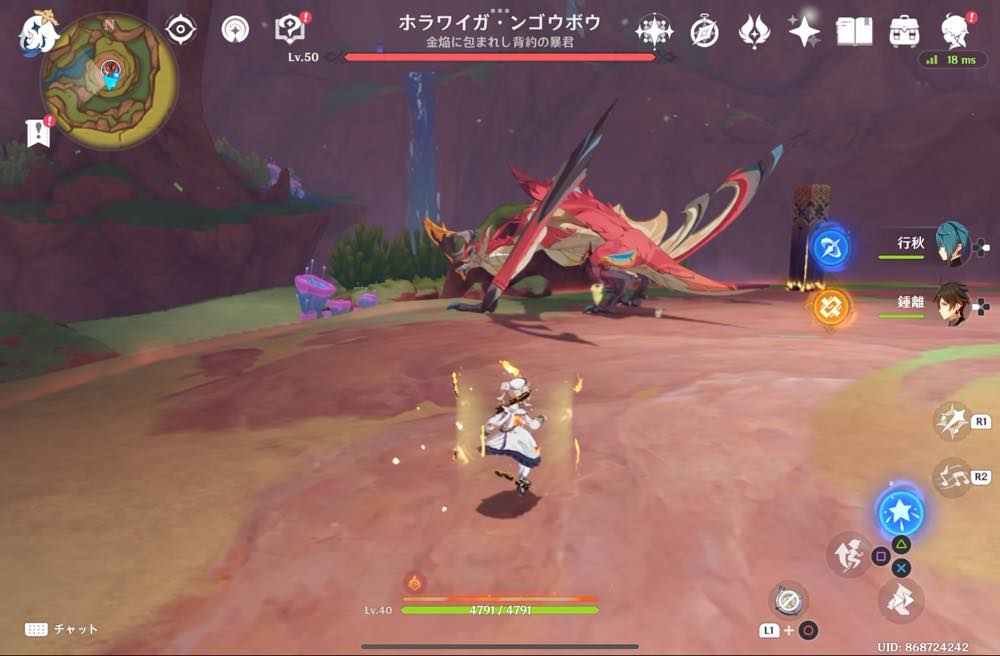Open the Adventurer Handbook book icon

pyautogui.click(x=854, y=32)
